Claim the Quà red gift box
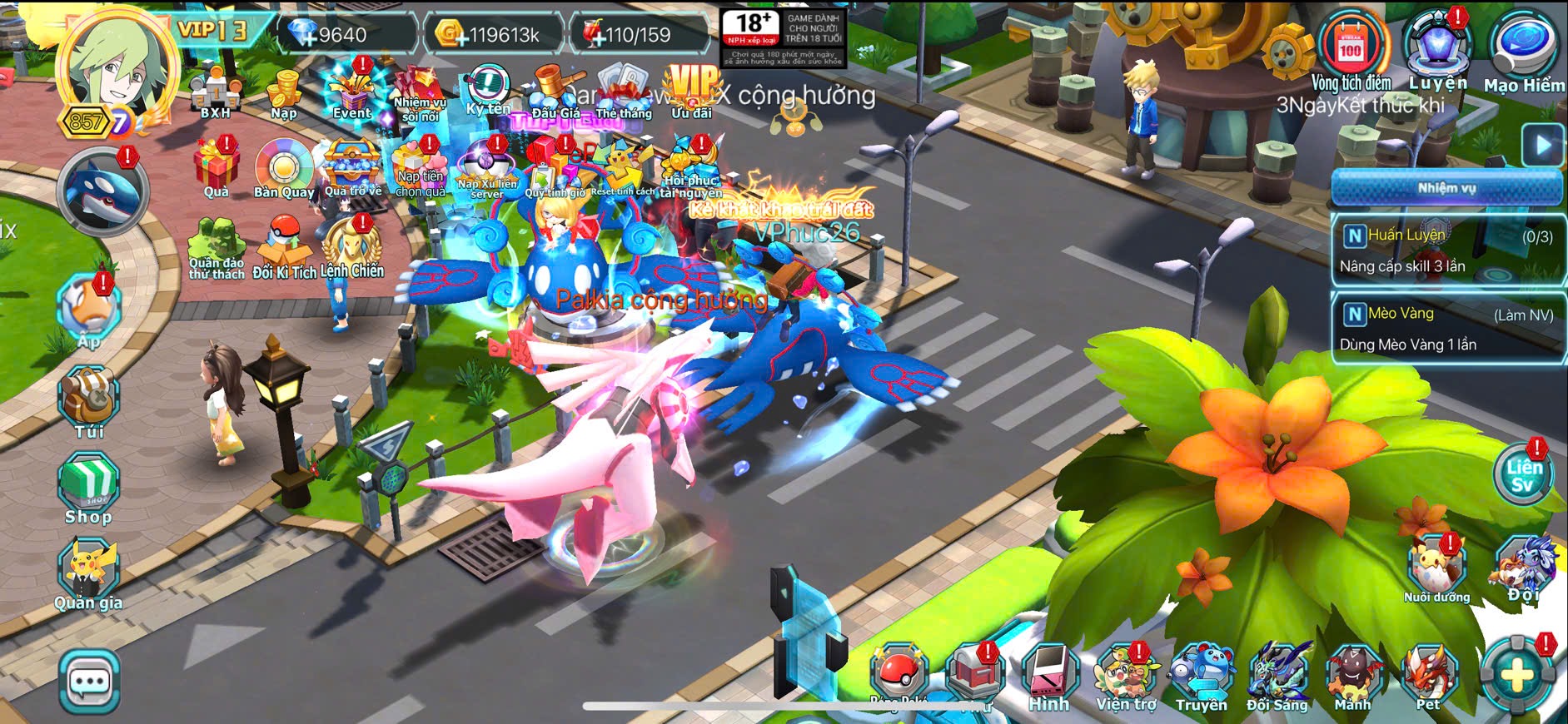 coord(216,169)
